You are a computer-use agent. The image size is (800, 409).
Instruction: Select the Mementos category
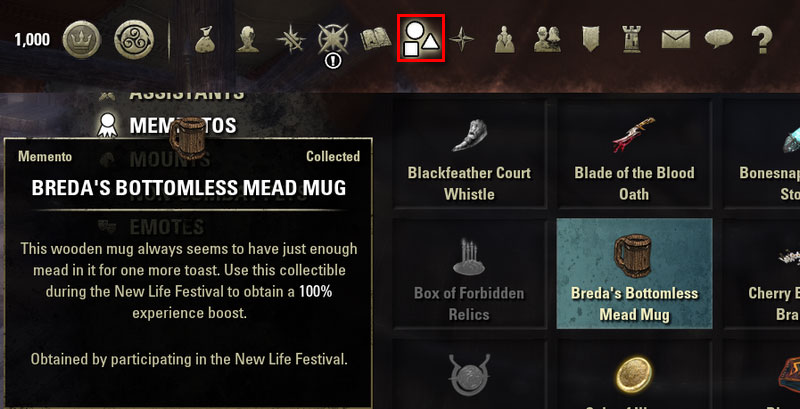click(x=182, y=125)
